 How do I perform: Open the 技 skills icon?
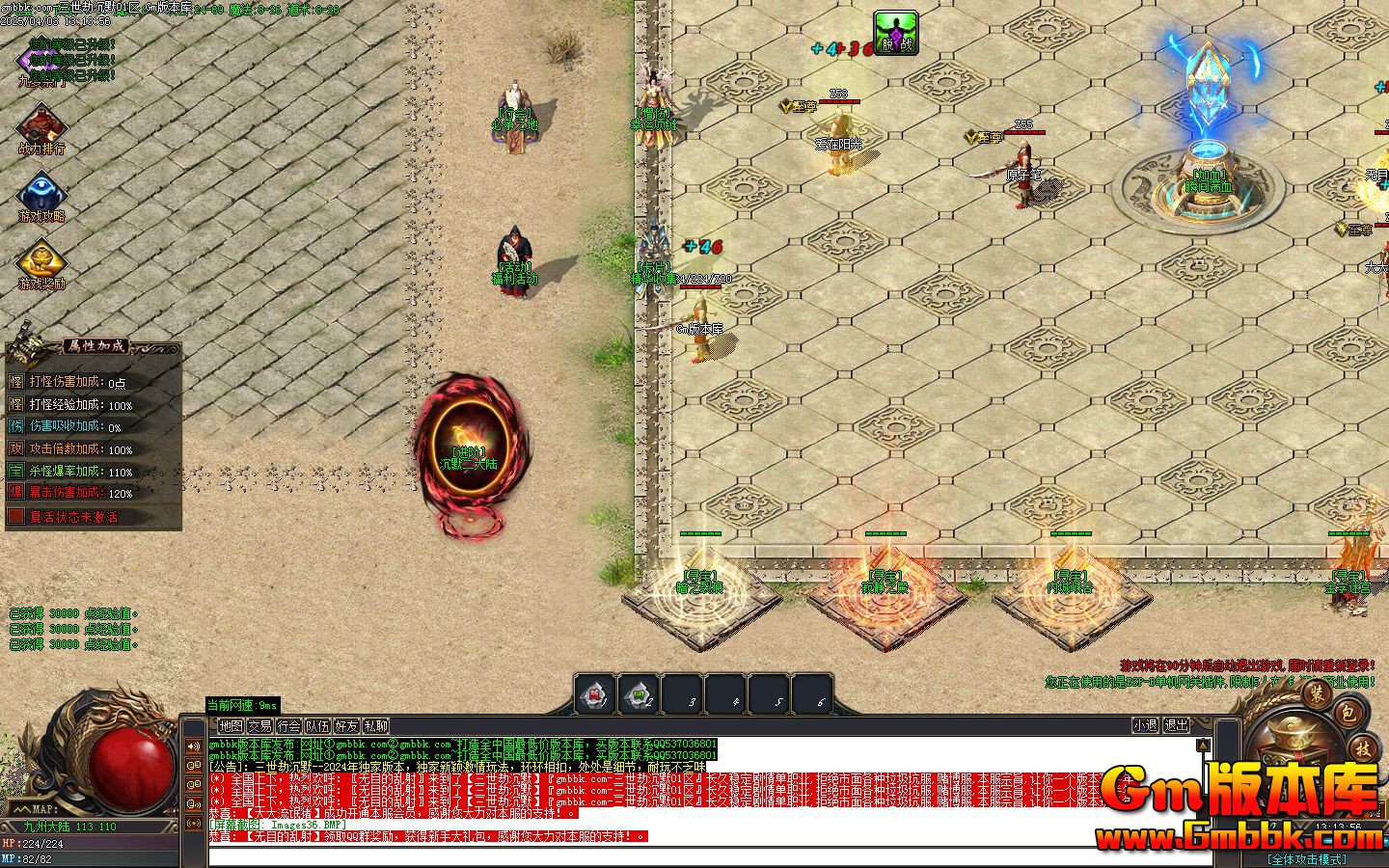[x=1363, y=749]
